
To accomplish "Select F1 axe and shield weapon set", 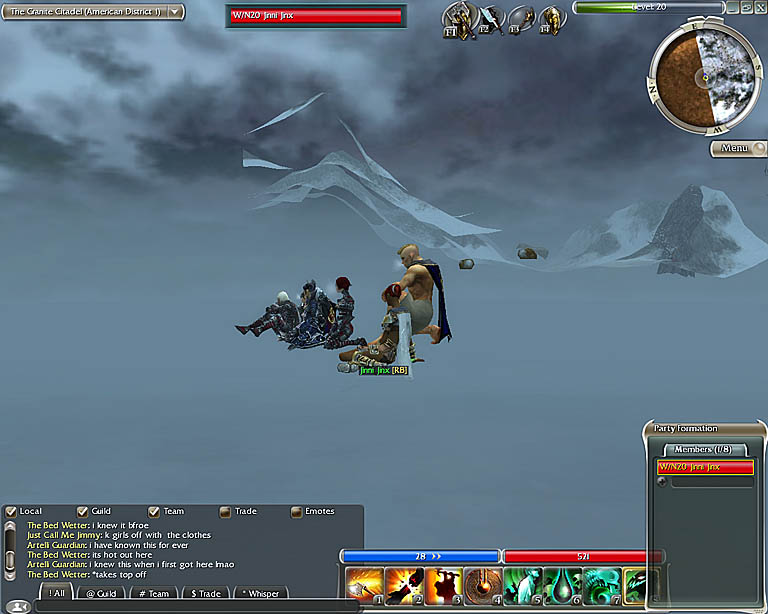I will 459,19.
